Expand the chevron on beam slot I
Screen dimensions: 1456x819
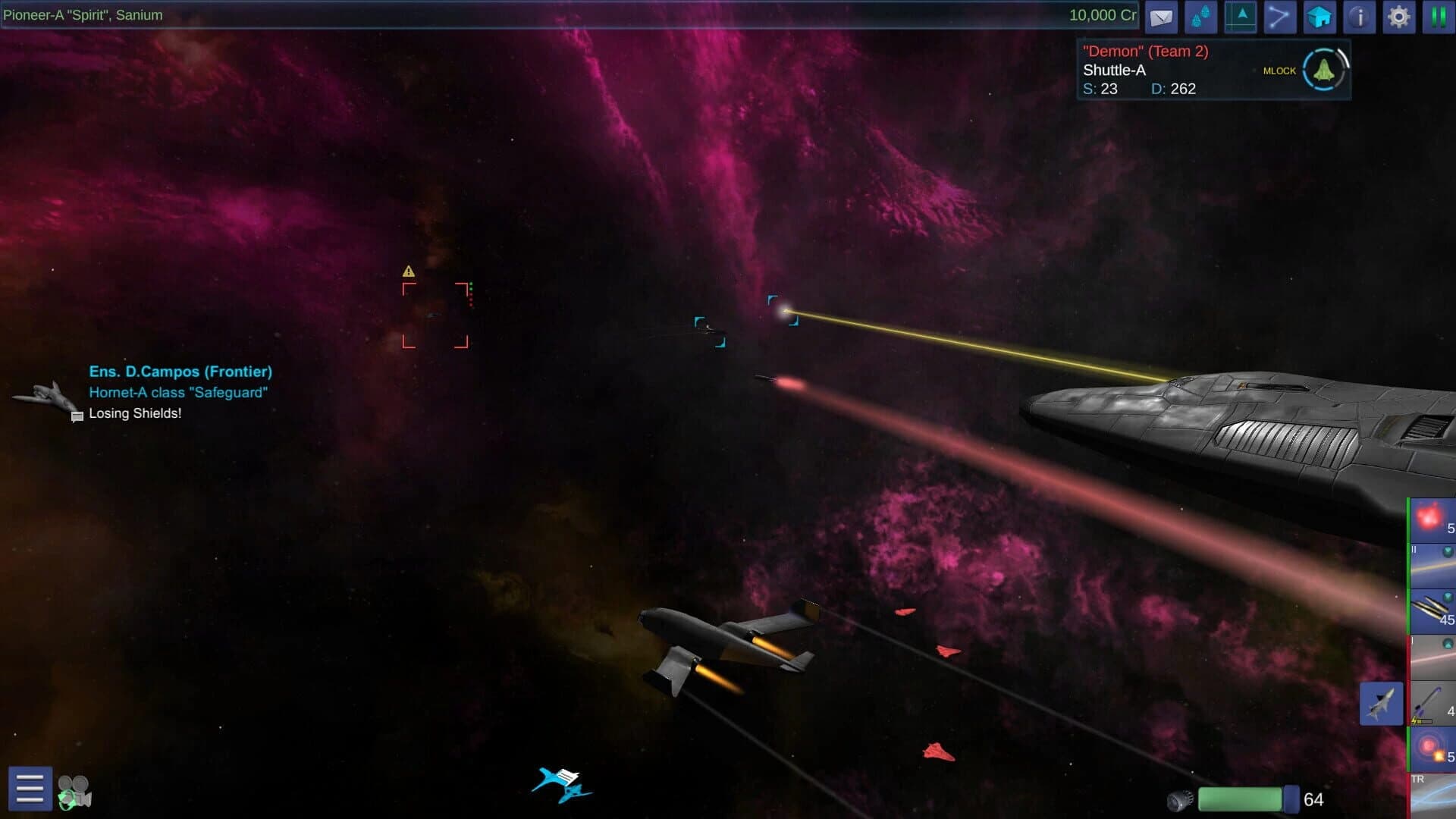tap(1446, 643)
